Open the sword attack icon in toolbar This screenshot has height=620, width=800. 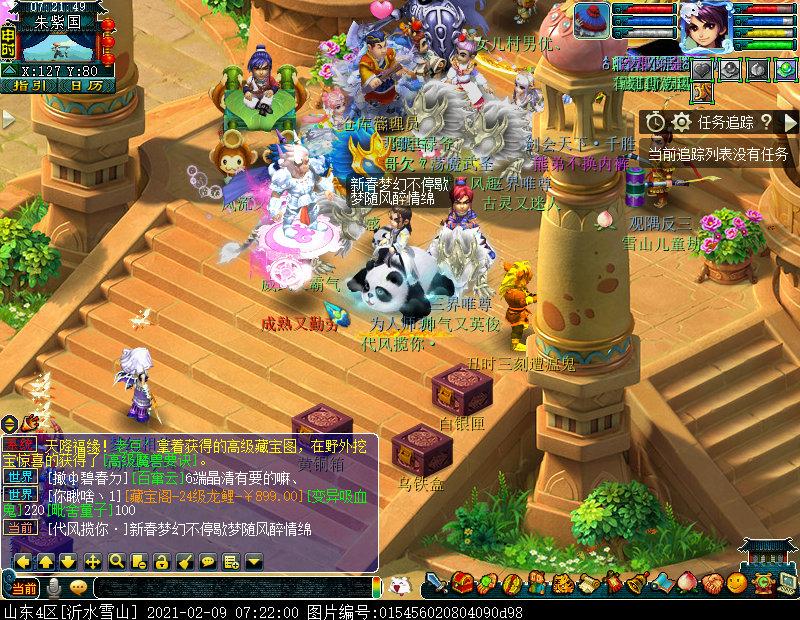[x=436, y=584]
